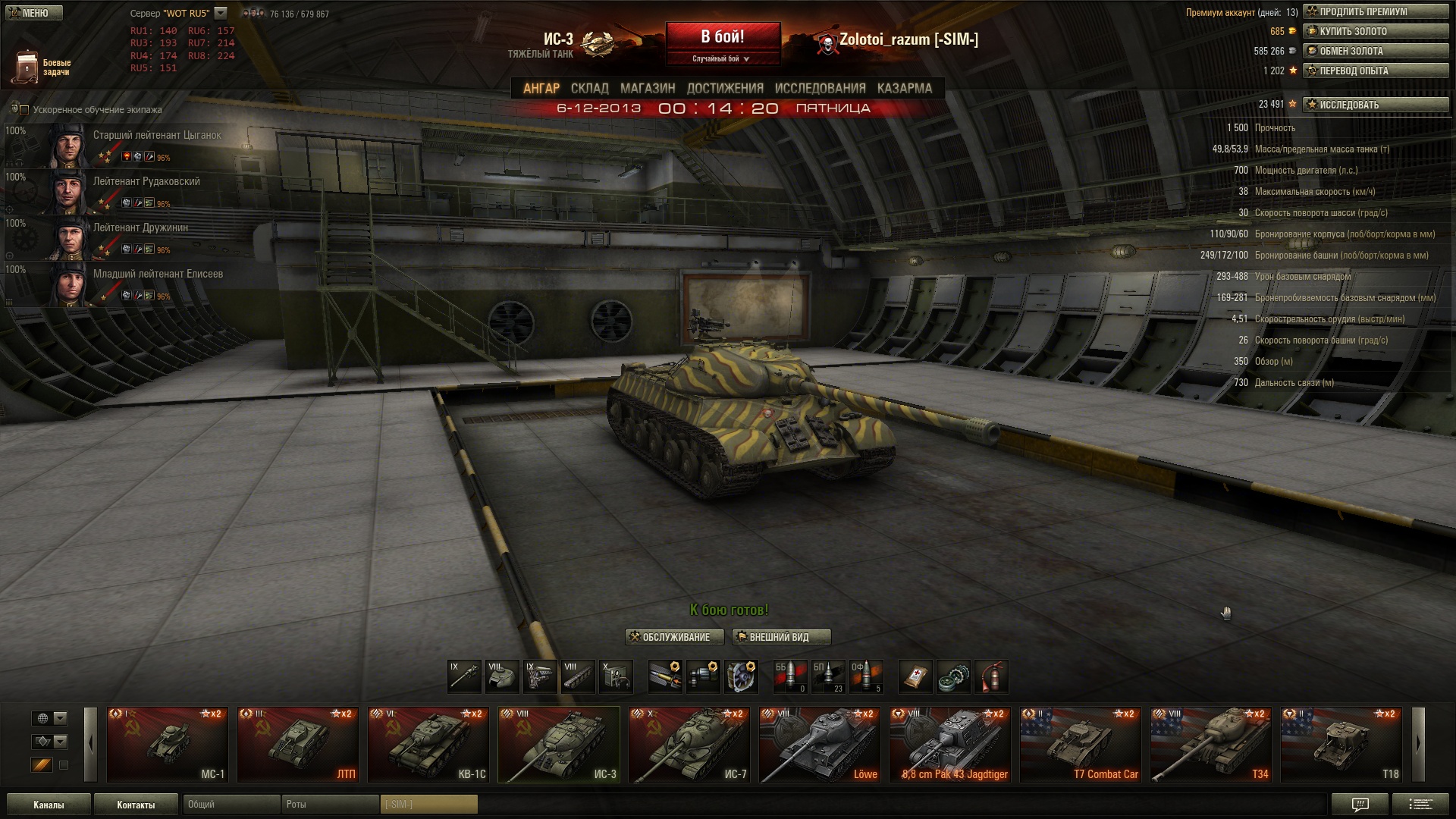This screenshot has width=1456, height=819.
Task: Choose КУПИТЬ ЗОЛОТО
Action: pos(1376,32)
